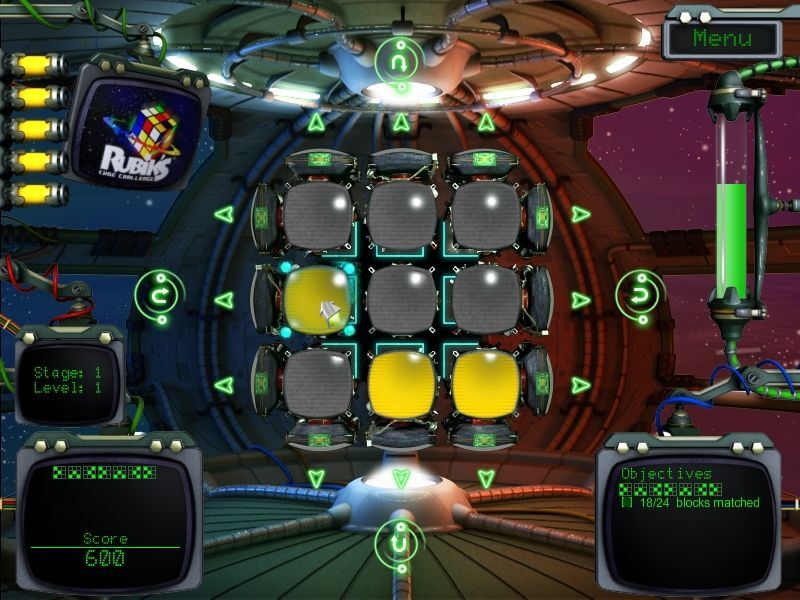Select the center gray tile of the grid
The image size is (800, 600).
(x=402, y=299)
